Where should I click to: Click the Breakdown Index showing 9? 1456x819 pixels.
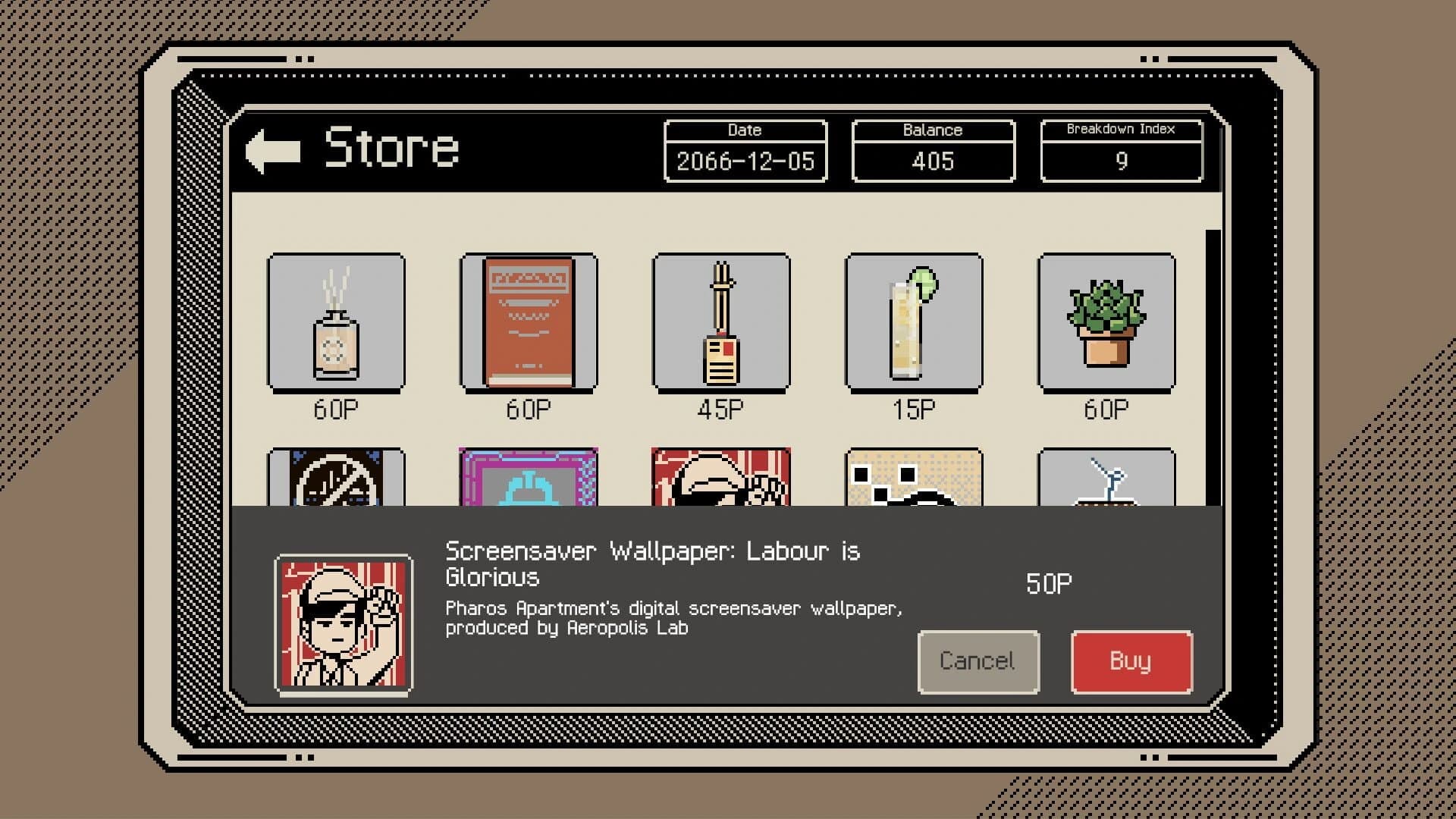(1122, 160)
